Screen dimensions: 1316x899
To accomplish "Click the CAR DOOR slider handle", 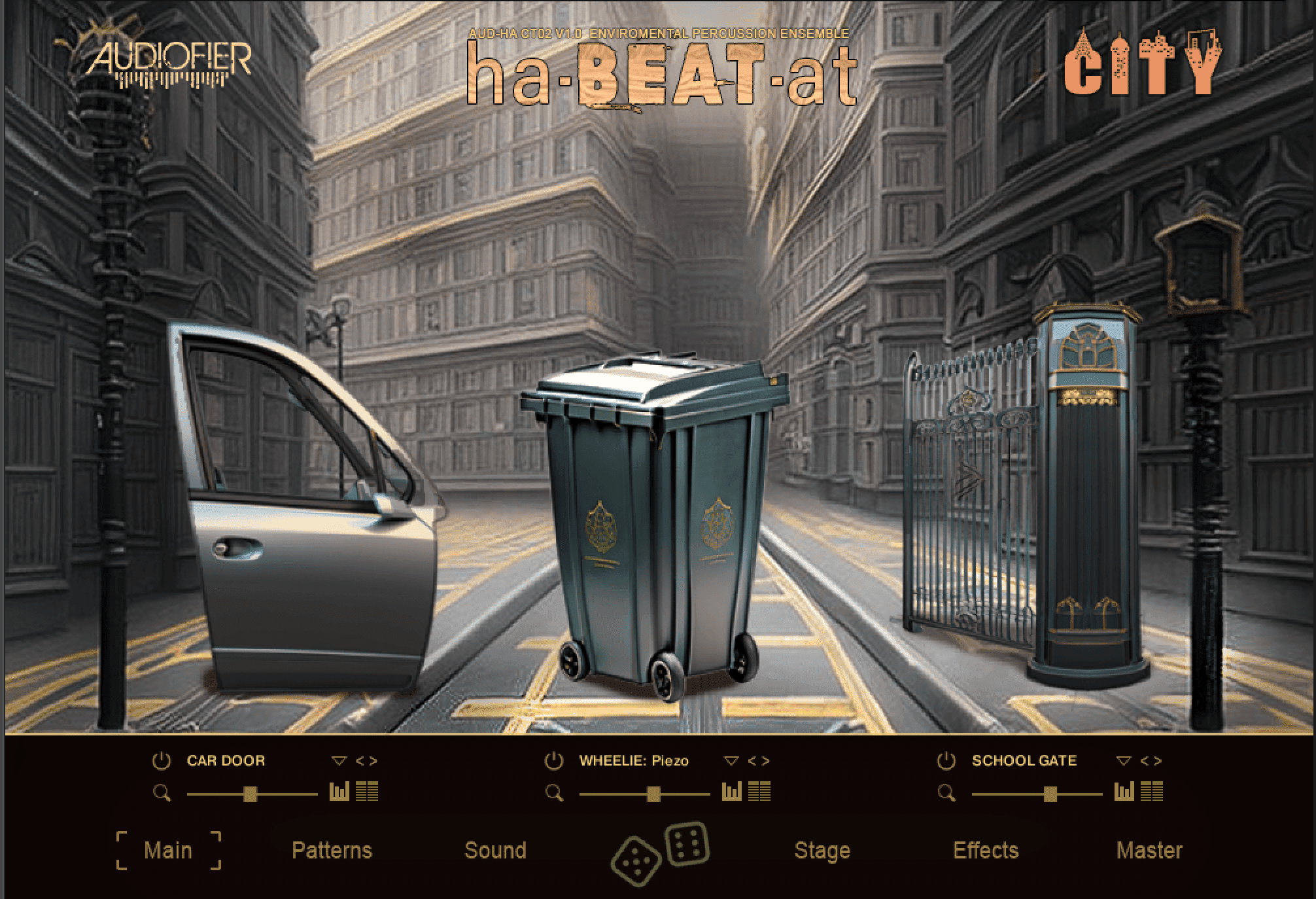I will pos(249,794).
